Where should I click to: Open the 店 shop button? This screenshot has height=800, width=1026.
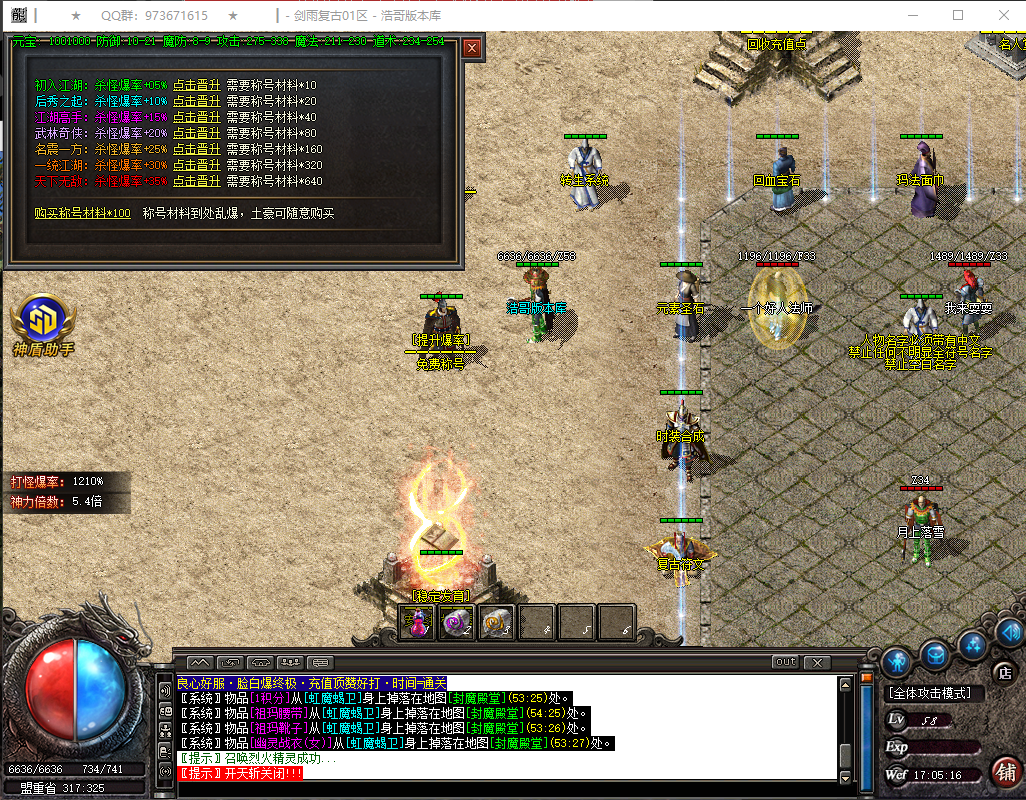pos(1003,671)
